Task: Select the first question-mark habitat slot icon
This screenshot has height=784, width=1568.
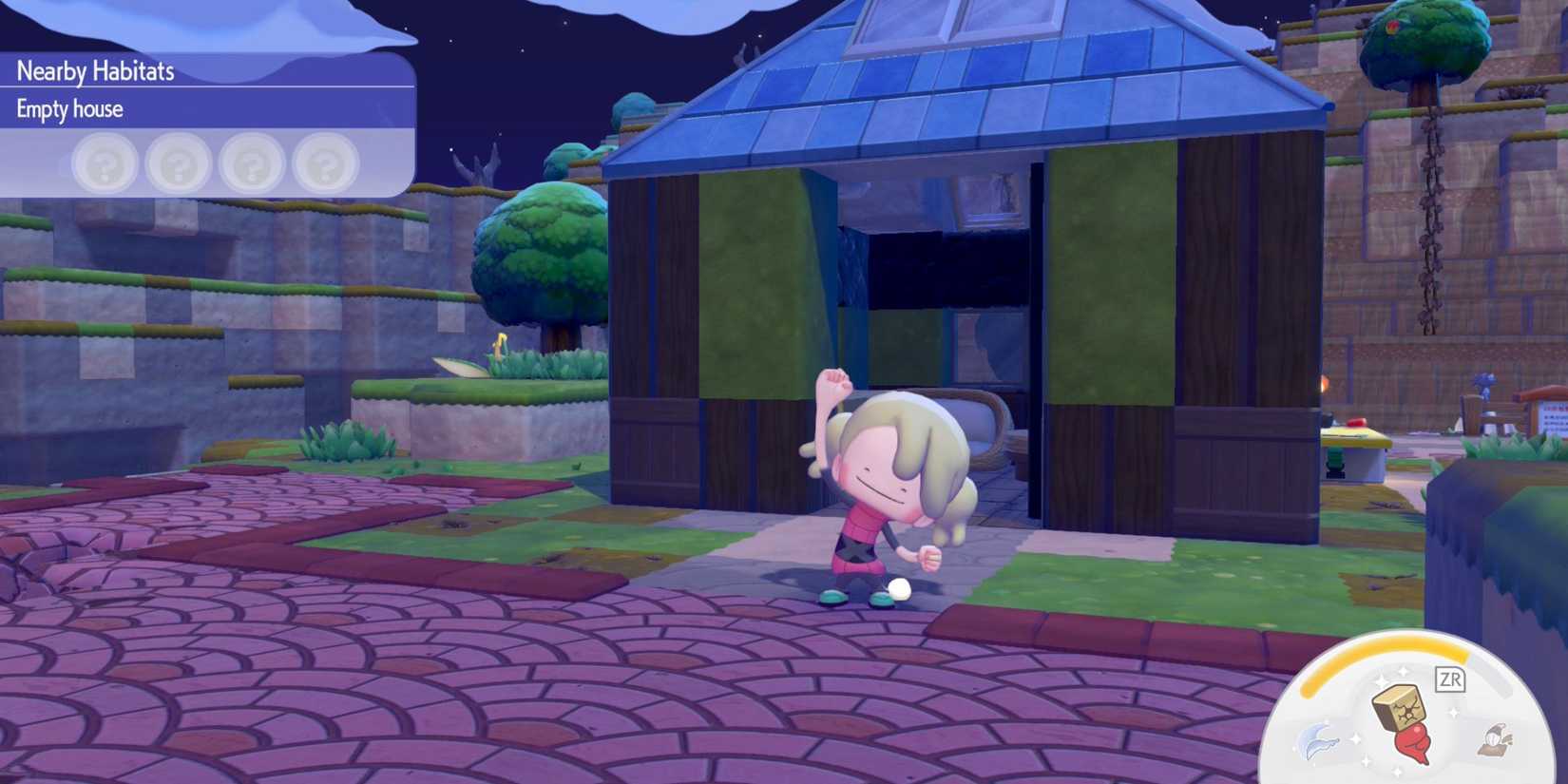Action: click(105, 163)
